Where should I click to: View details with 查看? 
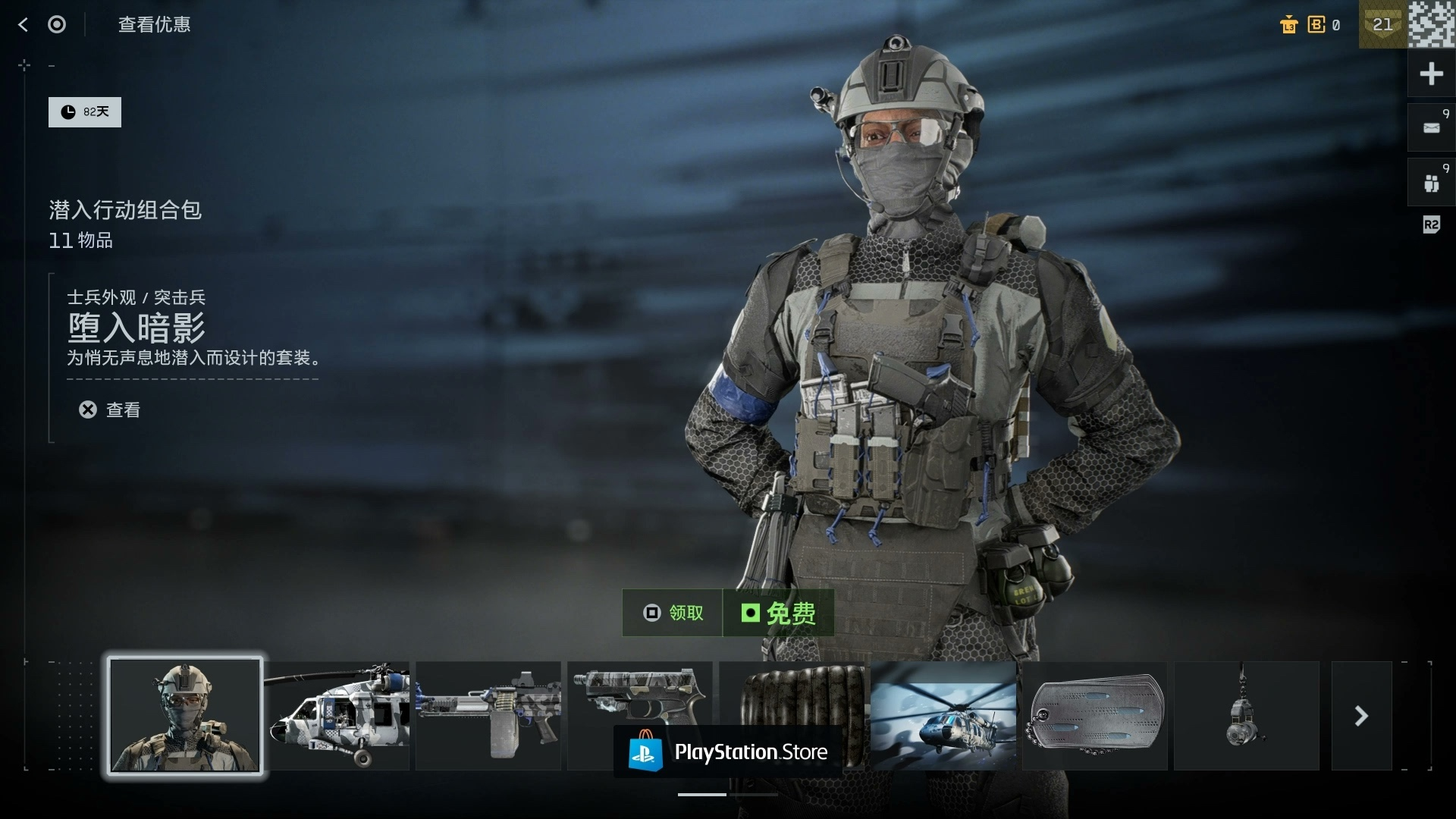pos(111,410)
